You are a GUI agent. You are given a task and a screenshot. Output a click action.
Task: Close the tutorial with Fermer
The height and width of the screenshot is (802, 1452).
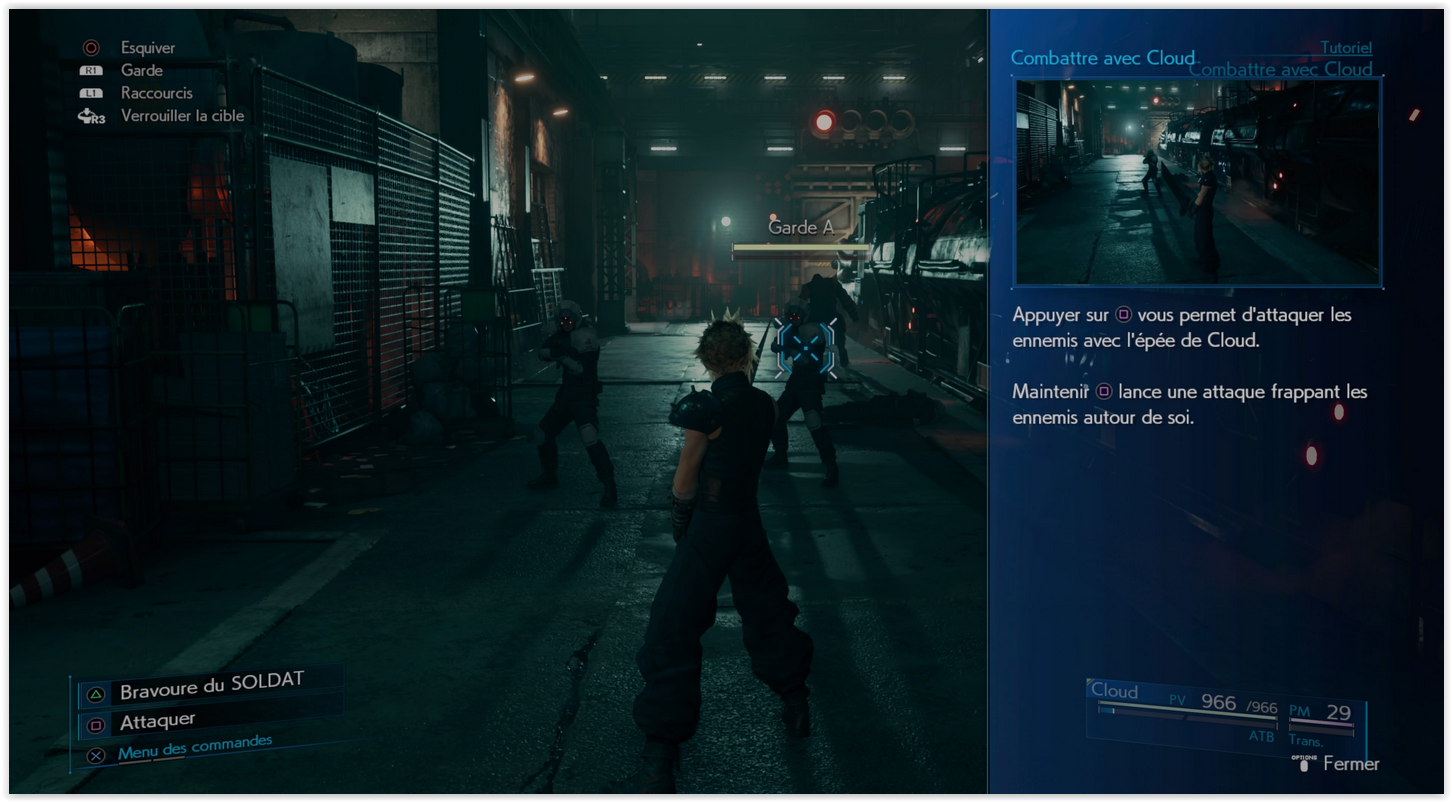[1350, 764]
